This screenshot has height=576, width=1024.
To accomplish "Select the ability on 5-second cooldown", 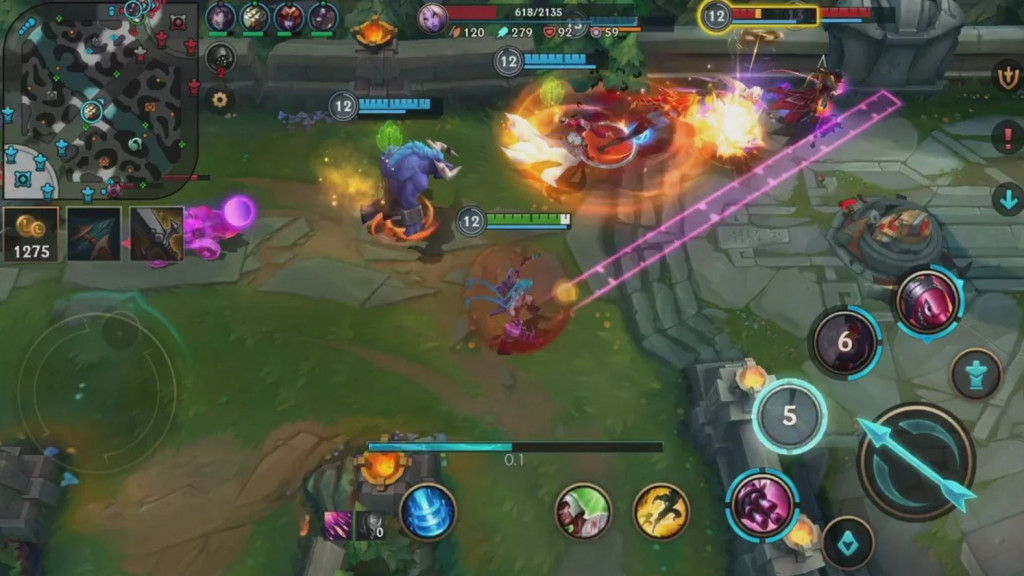I will pos(789,416).
